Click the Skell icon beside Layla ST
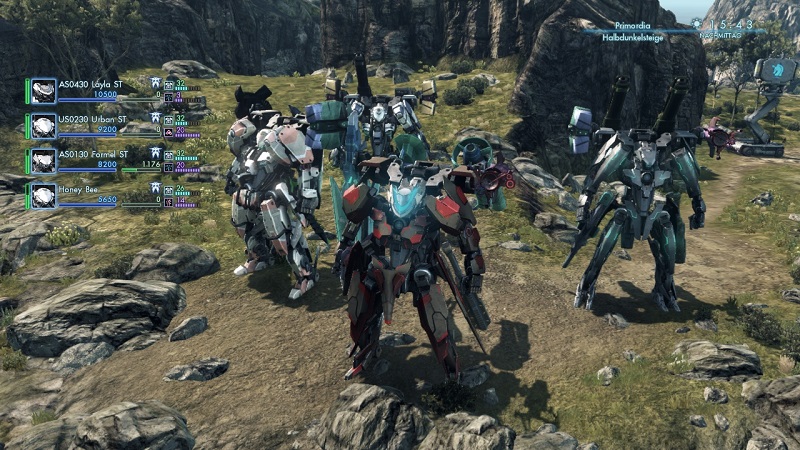 (156, 83)
